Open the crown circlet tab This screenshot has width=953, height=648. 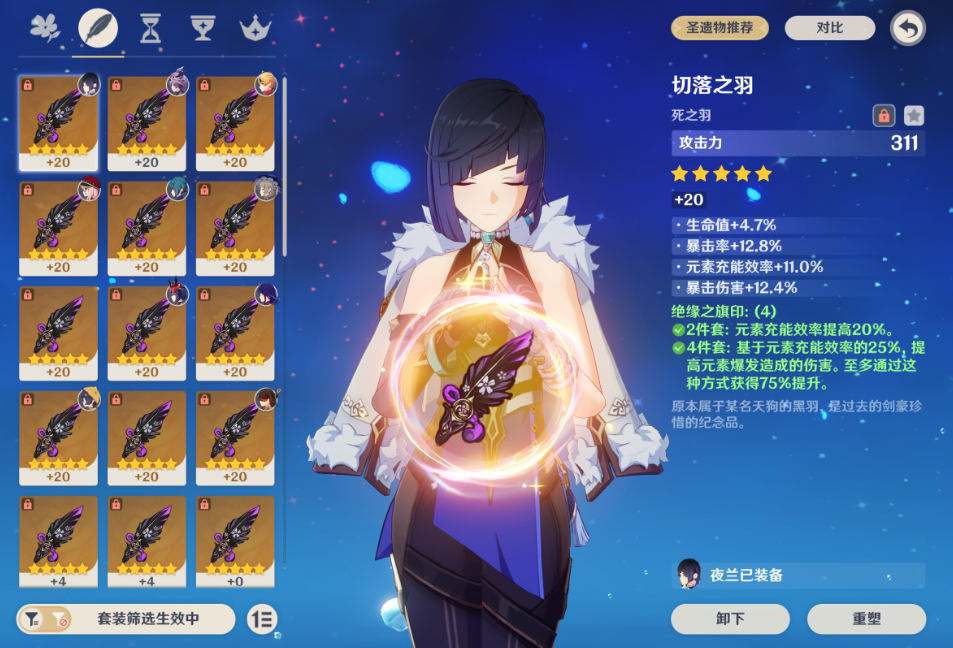pyautogui.click(x=257, y=27)
